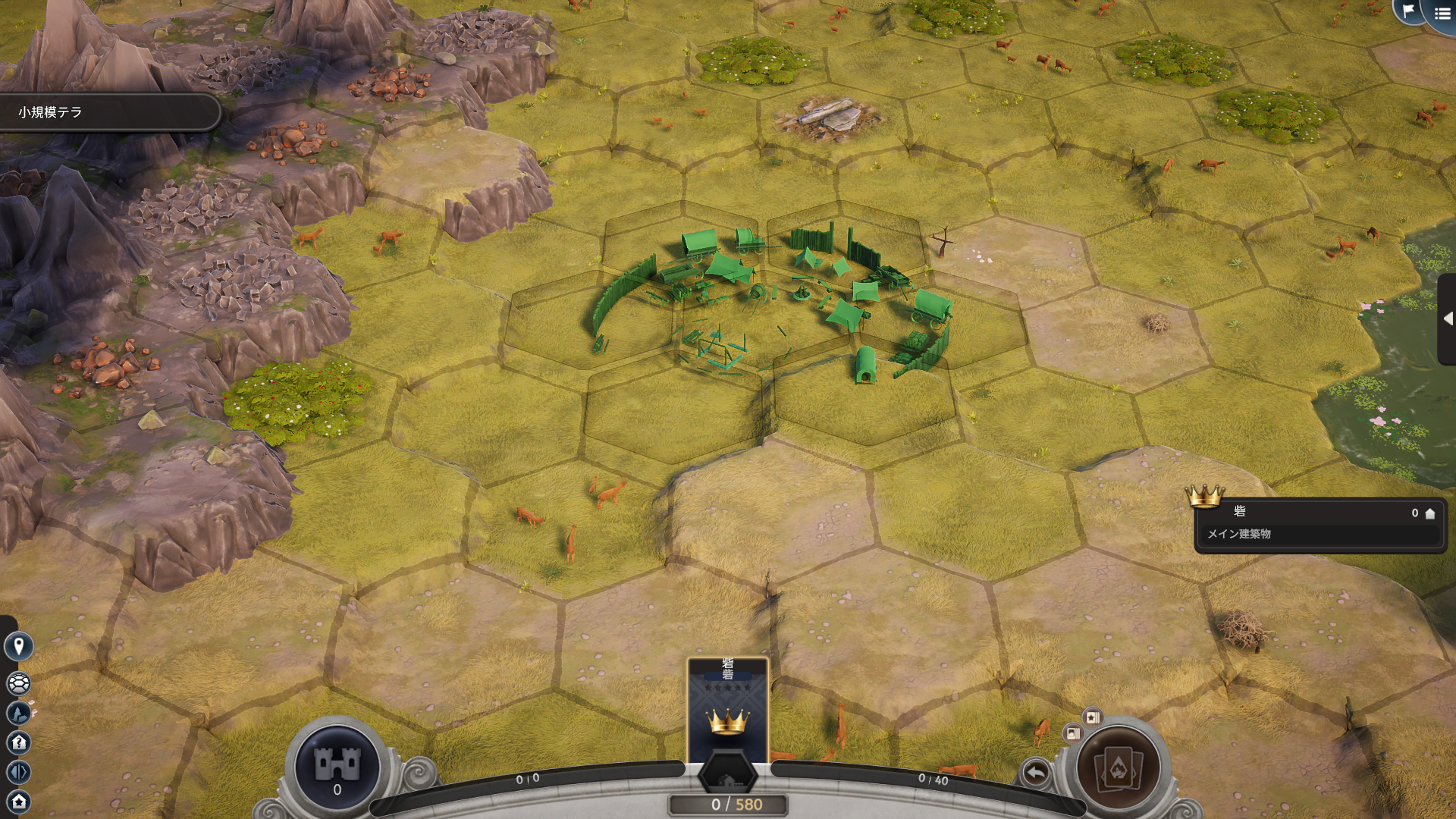The width and height of the screenshot is (1456, 819).
Task: Show the landscape card pile
Action: 1072,733
